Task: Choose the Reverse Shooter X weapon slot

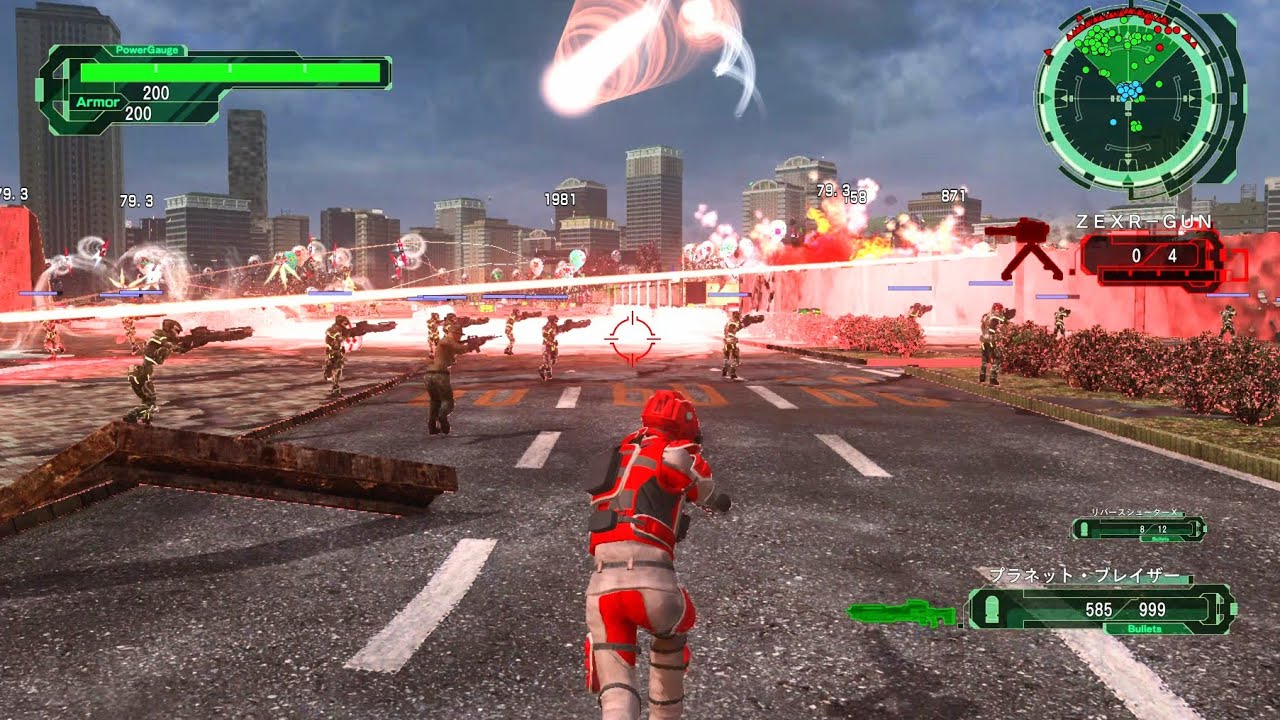Action: pyautogui.click(x=1139, y=527)
